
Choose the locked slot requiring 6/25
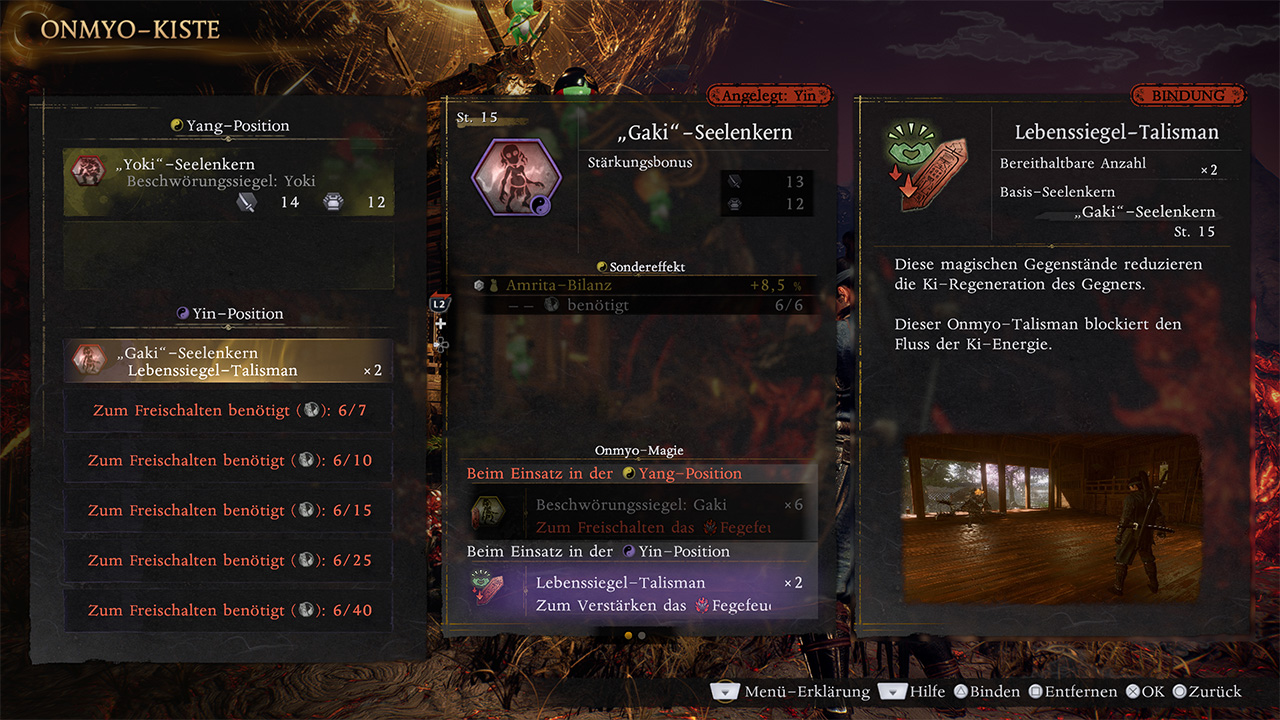pyautogui.click(x=229, y=561)
